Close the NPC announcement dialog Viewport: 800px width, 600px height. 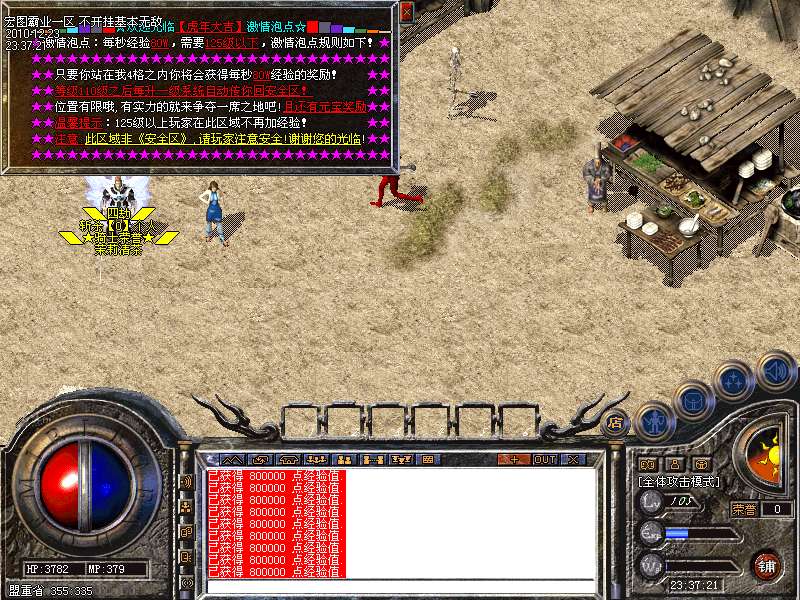click(406, 11)
